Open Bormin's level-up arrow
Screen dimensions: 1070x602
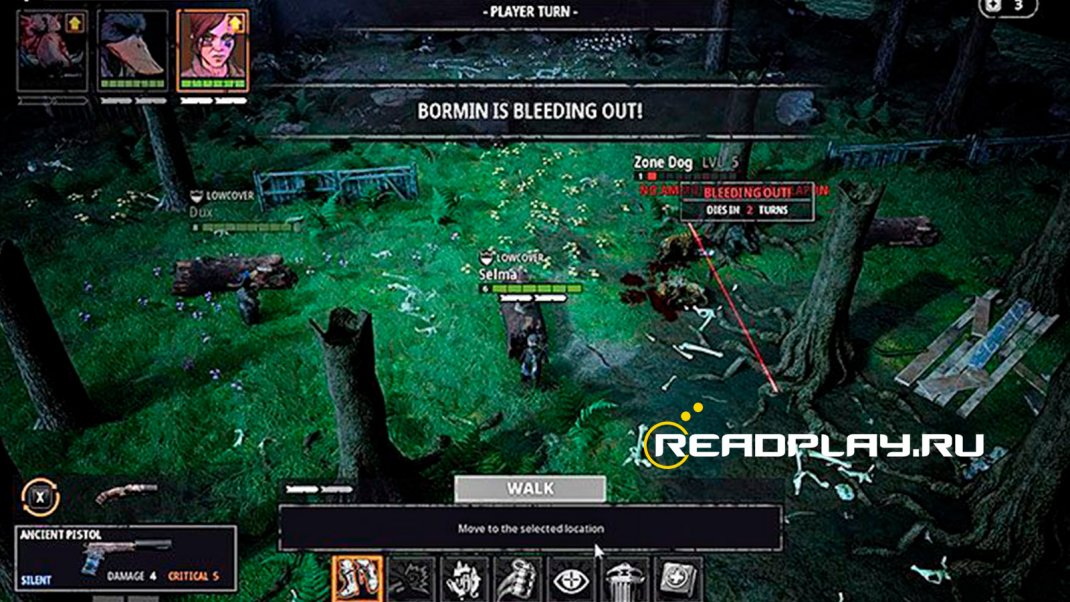click(x=77, y=22)
